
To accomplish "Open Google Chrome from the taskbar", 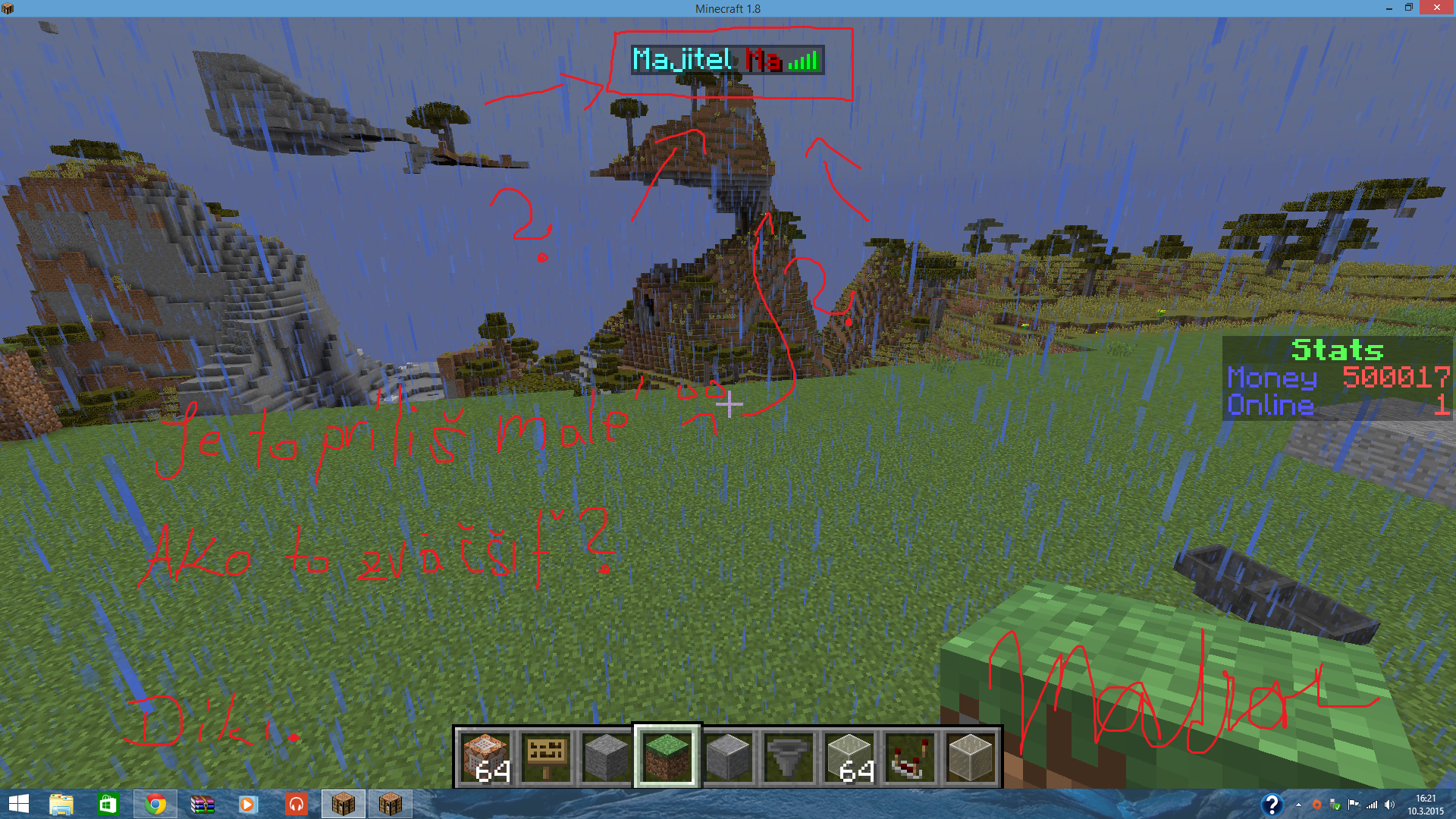I will coord(155,805).
